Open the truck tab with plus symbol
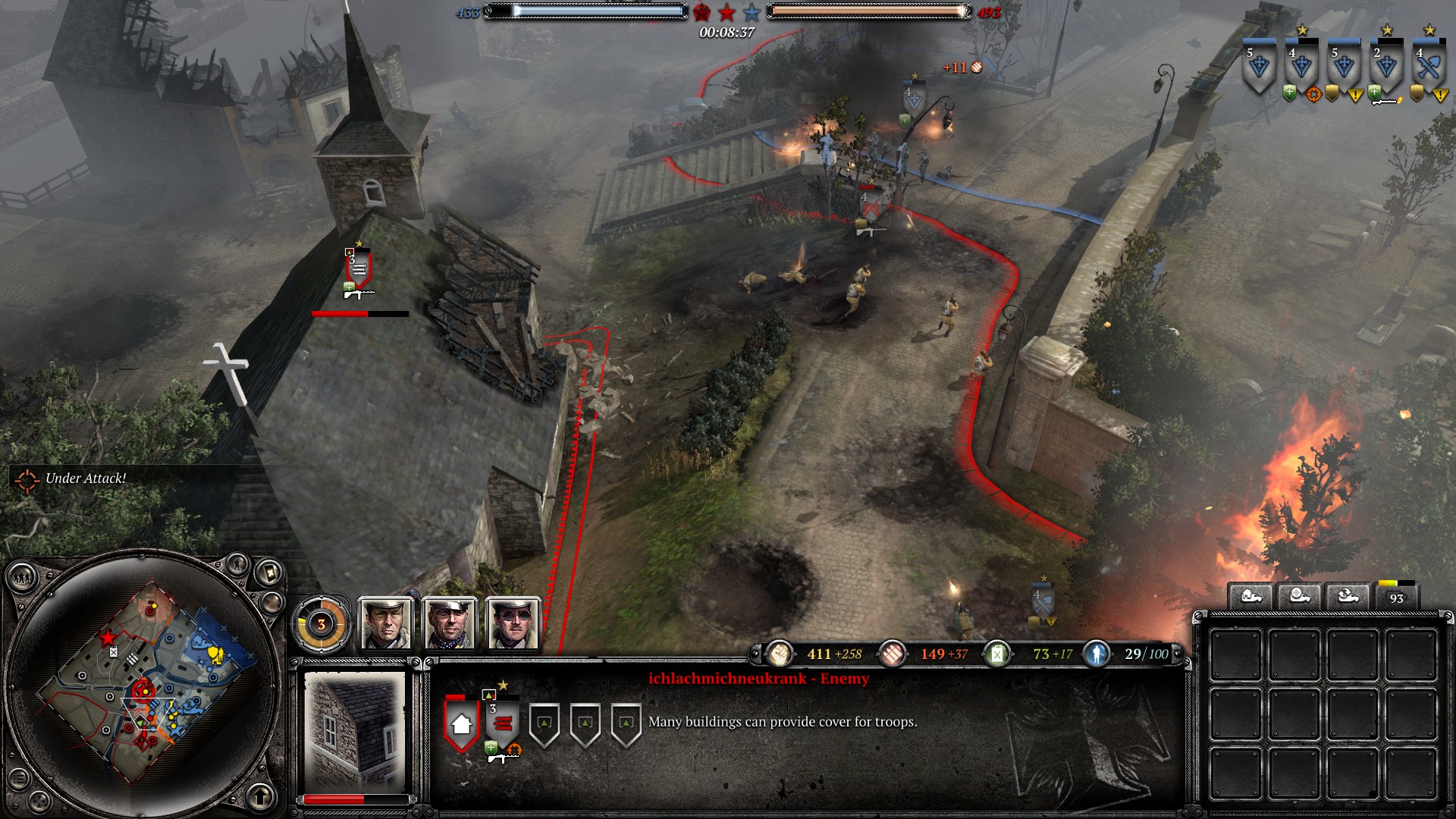 click(1299, 596)
